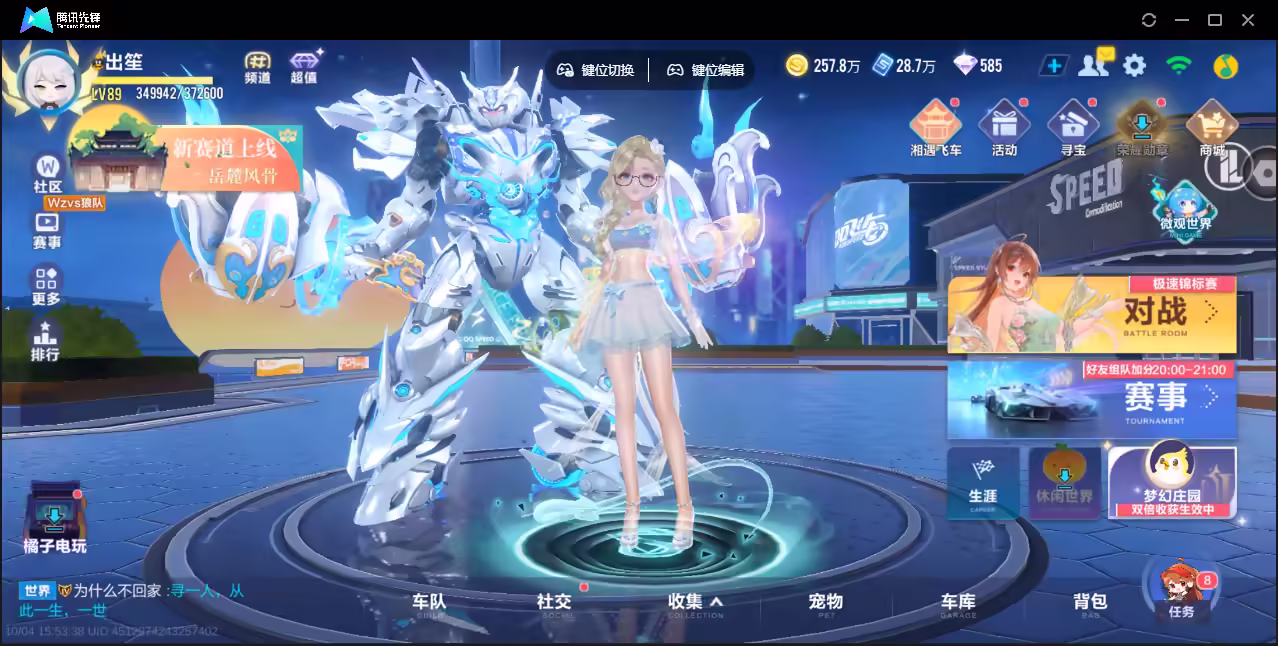
Task: Go to the 车库 garage
Action: point(957,602)
